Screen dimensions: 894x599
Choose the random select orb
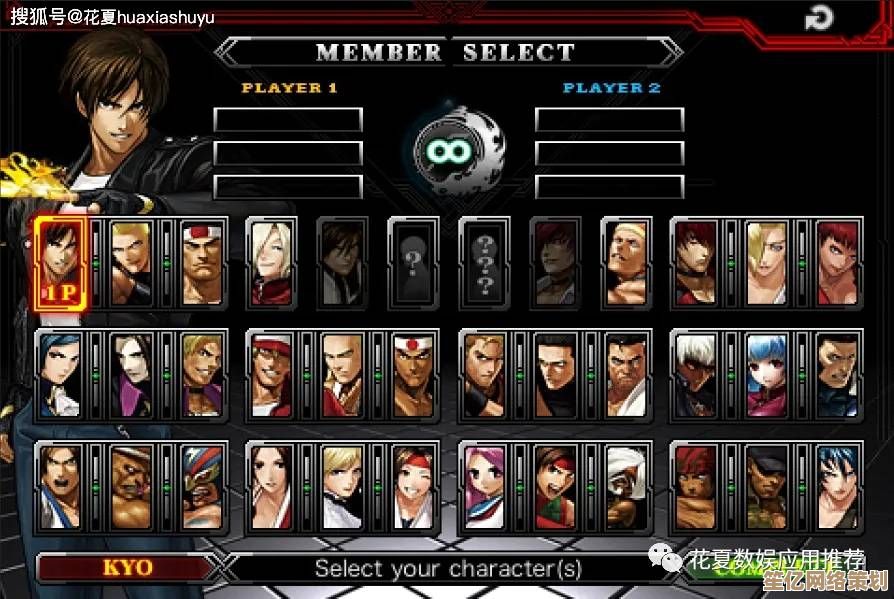[x=449, y=150]
